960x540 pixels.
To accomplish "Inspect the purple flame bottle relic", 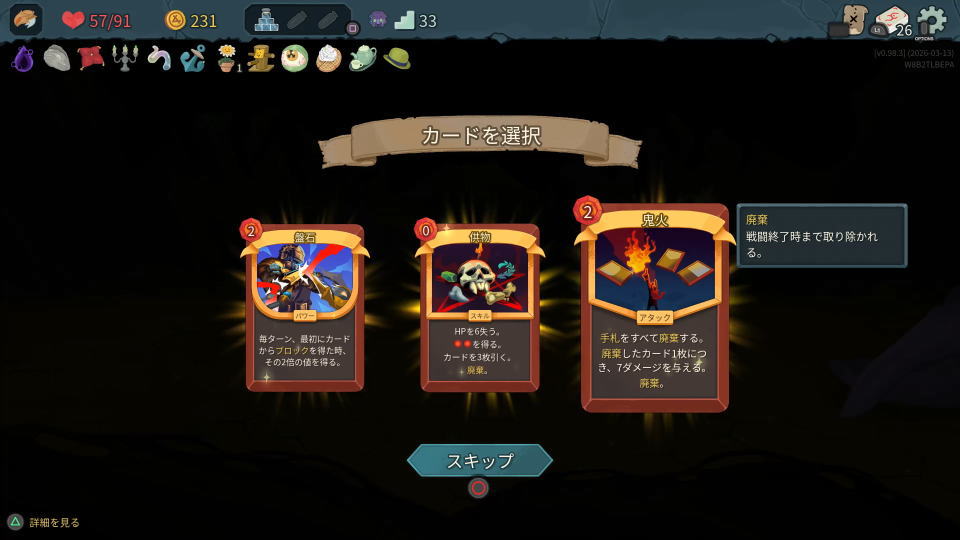I will [22, 59].
